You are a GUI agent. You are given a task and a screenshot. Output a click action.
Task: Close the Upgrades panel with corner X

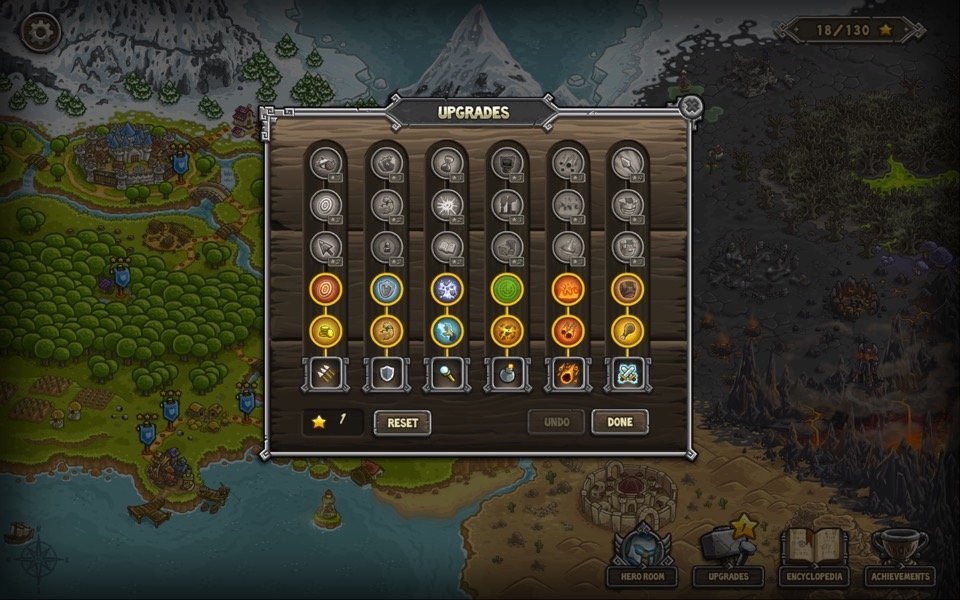(x=690, y=106)
